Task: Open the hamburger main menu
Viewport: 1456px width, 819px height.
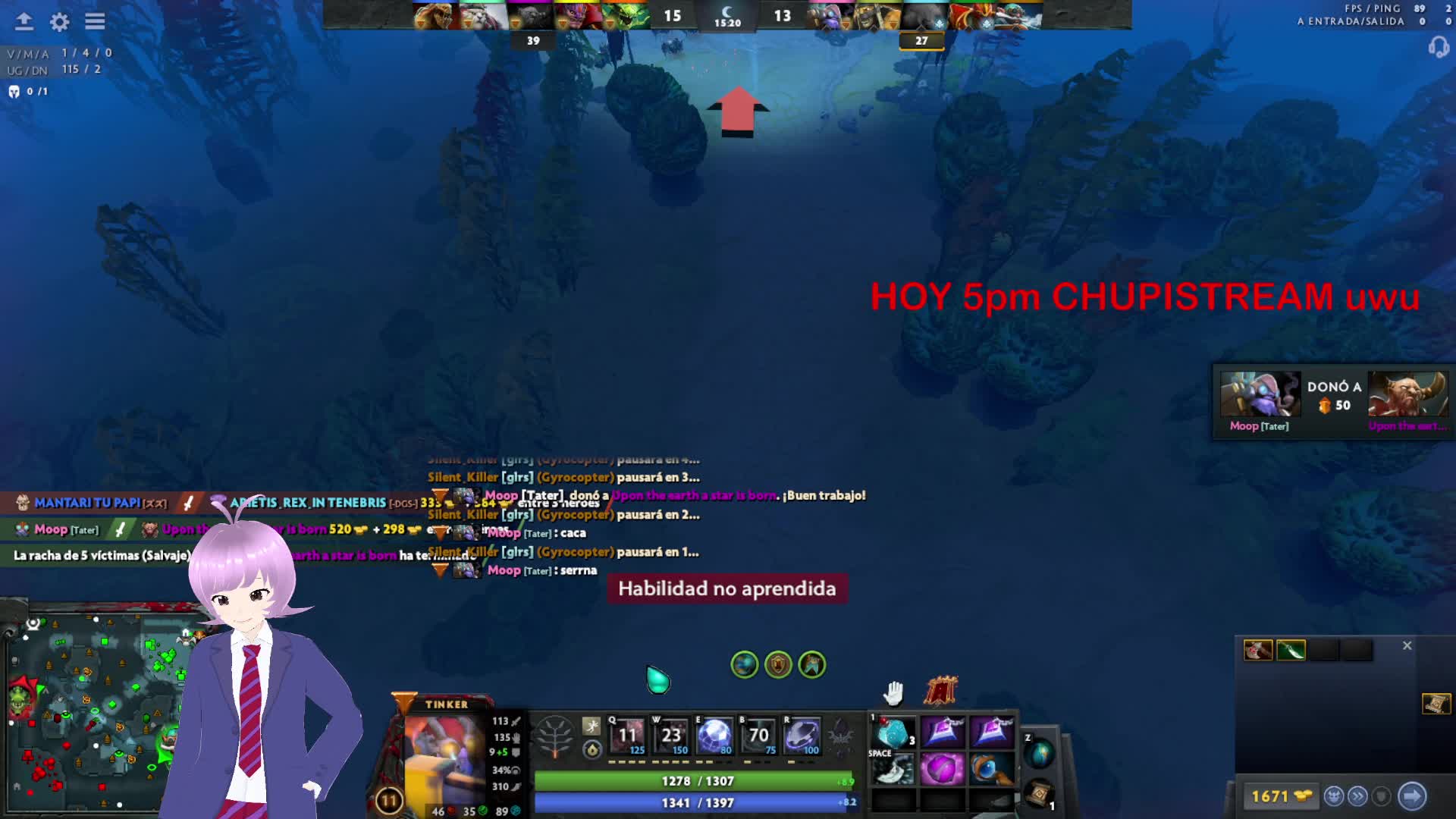Action: click(x=95, y=22)
